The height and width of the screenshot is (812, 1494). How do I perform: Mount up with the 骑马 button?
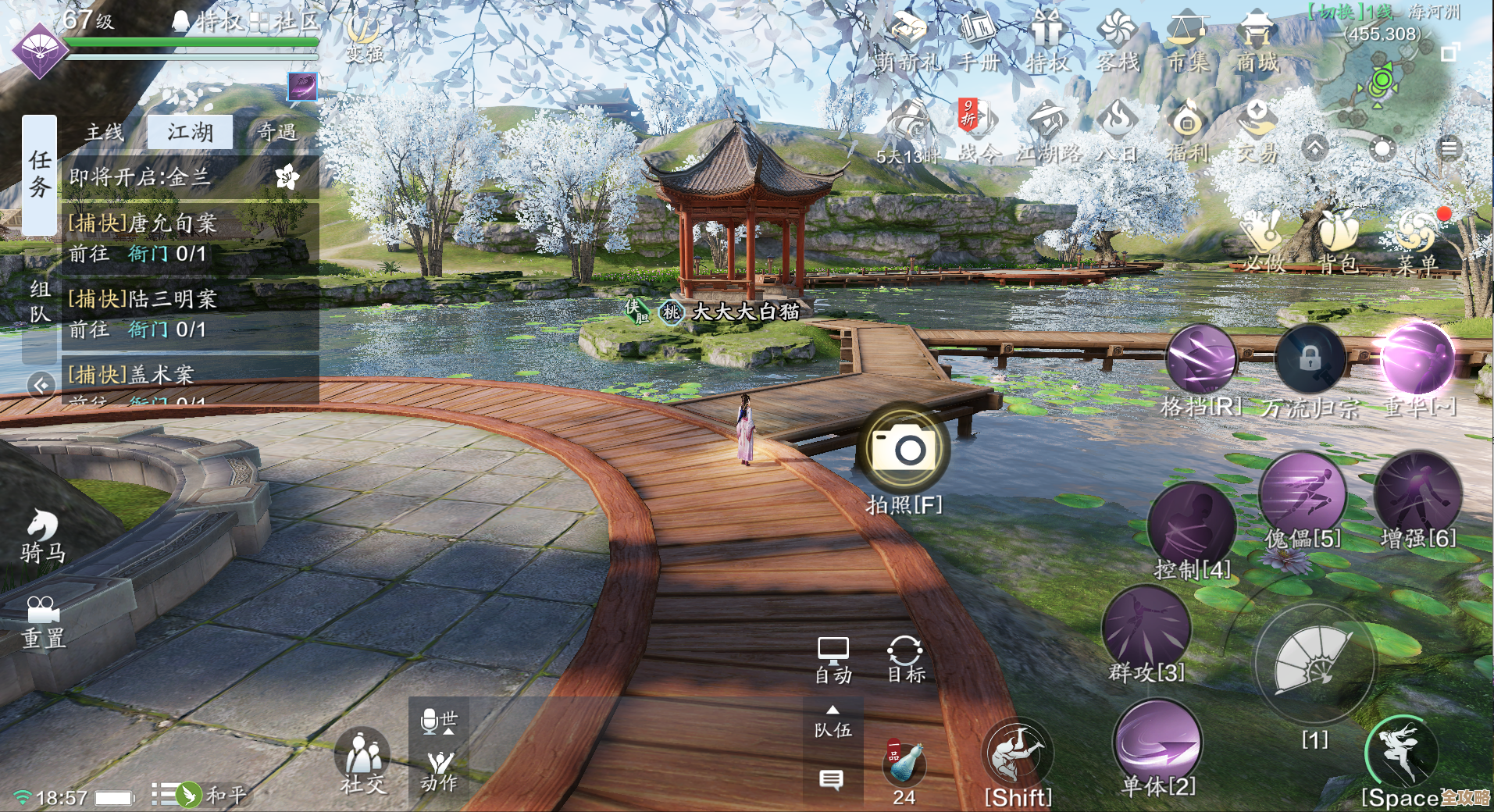tap(43, 536)
